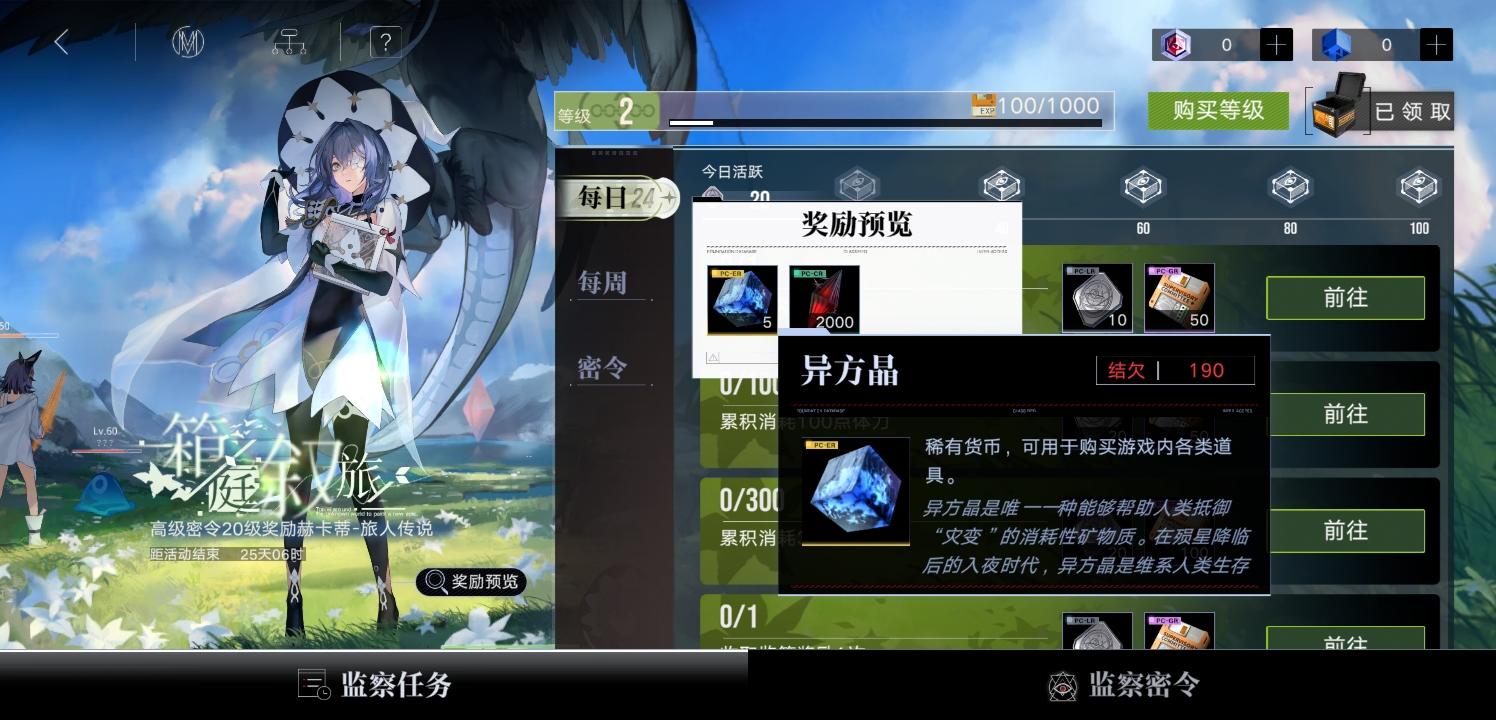1496x720 pixels.
Task: Click 前往 next to the first daily mission
Action: (x=1344, y=298)
